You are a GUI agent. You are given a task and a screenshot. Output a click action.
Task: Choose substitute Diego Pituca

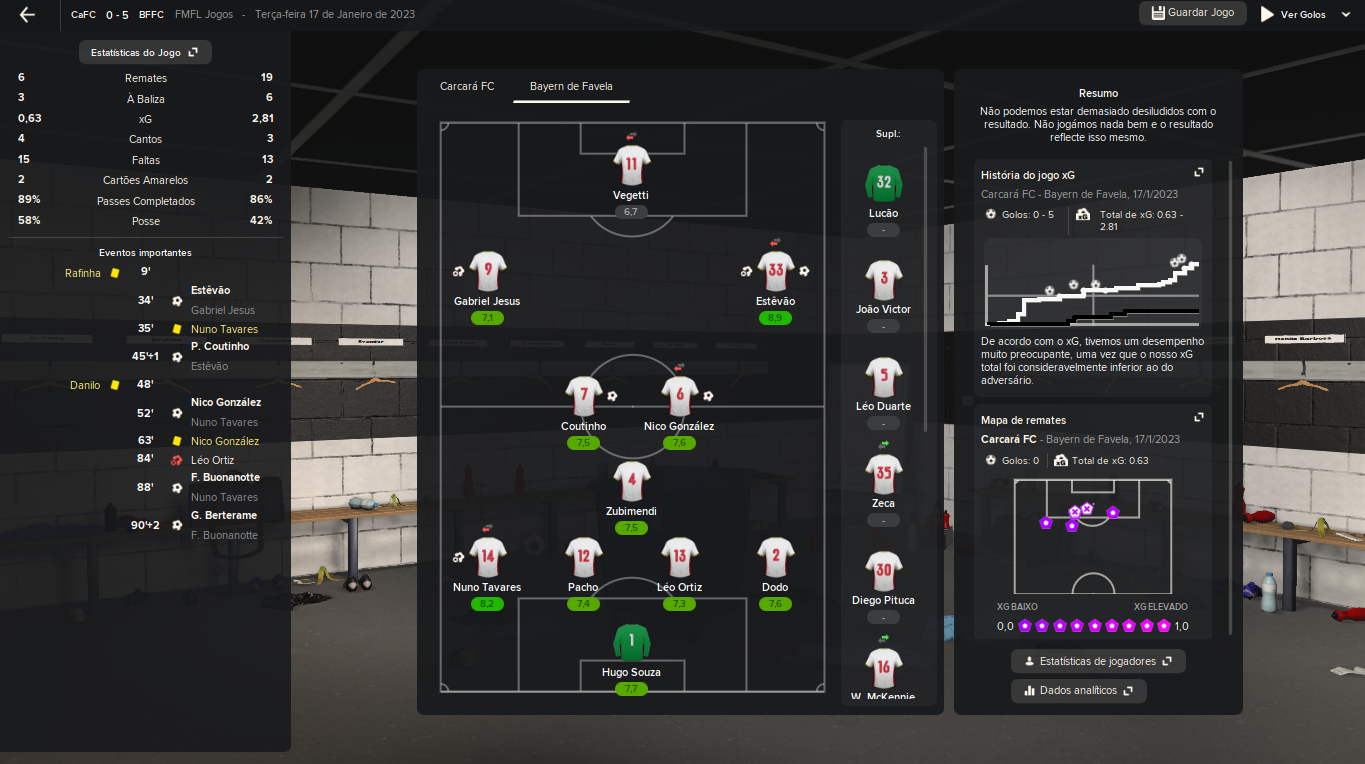coord(883,570)
